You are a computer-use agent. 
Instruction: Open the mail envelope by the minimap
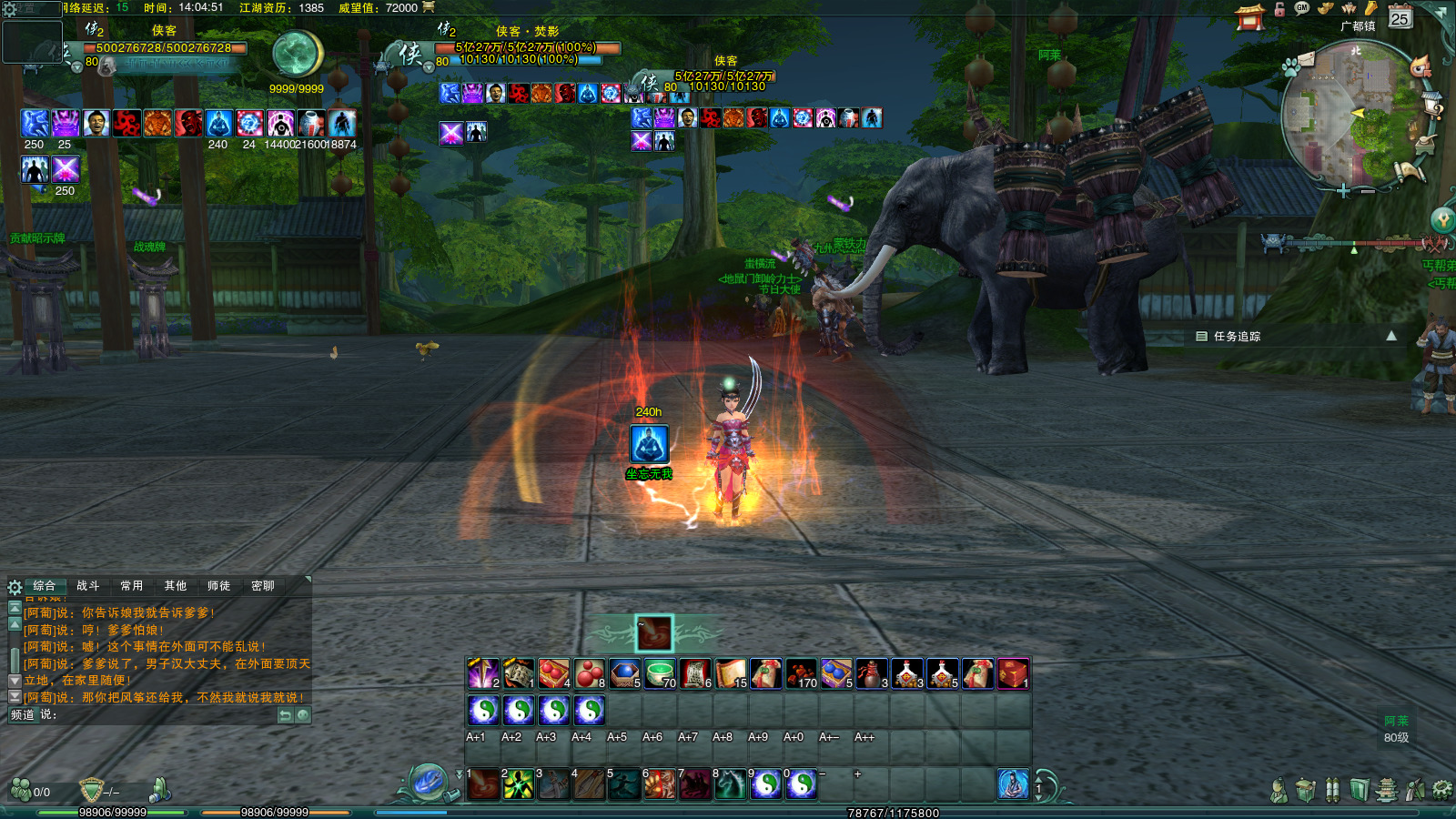tap(1307, 59)
